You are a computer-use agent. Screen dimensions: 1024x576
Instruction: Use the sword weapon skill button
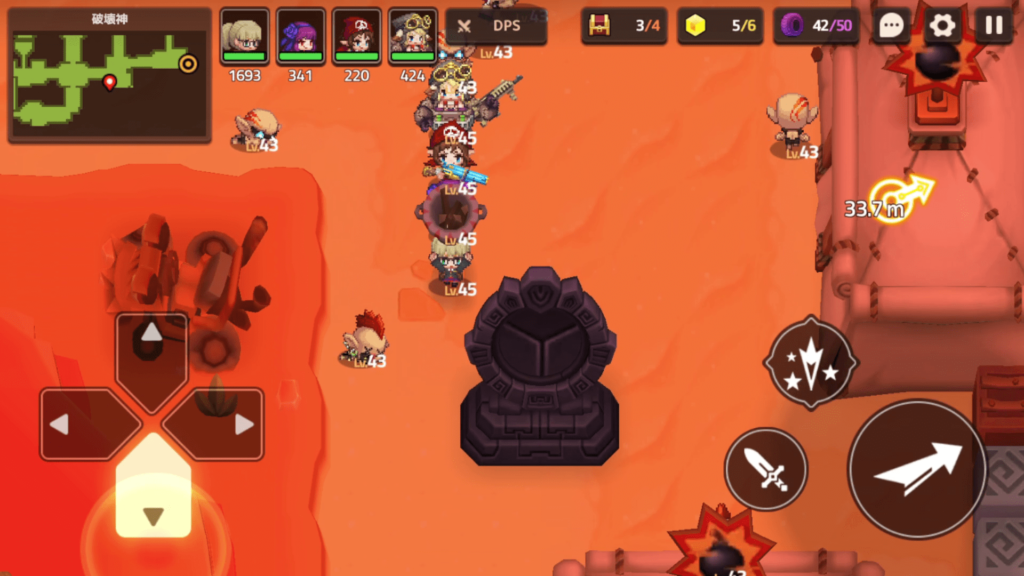(765, 469)
